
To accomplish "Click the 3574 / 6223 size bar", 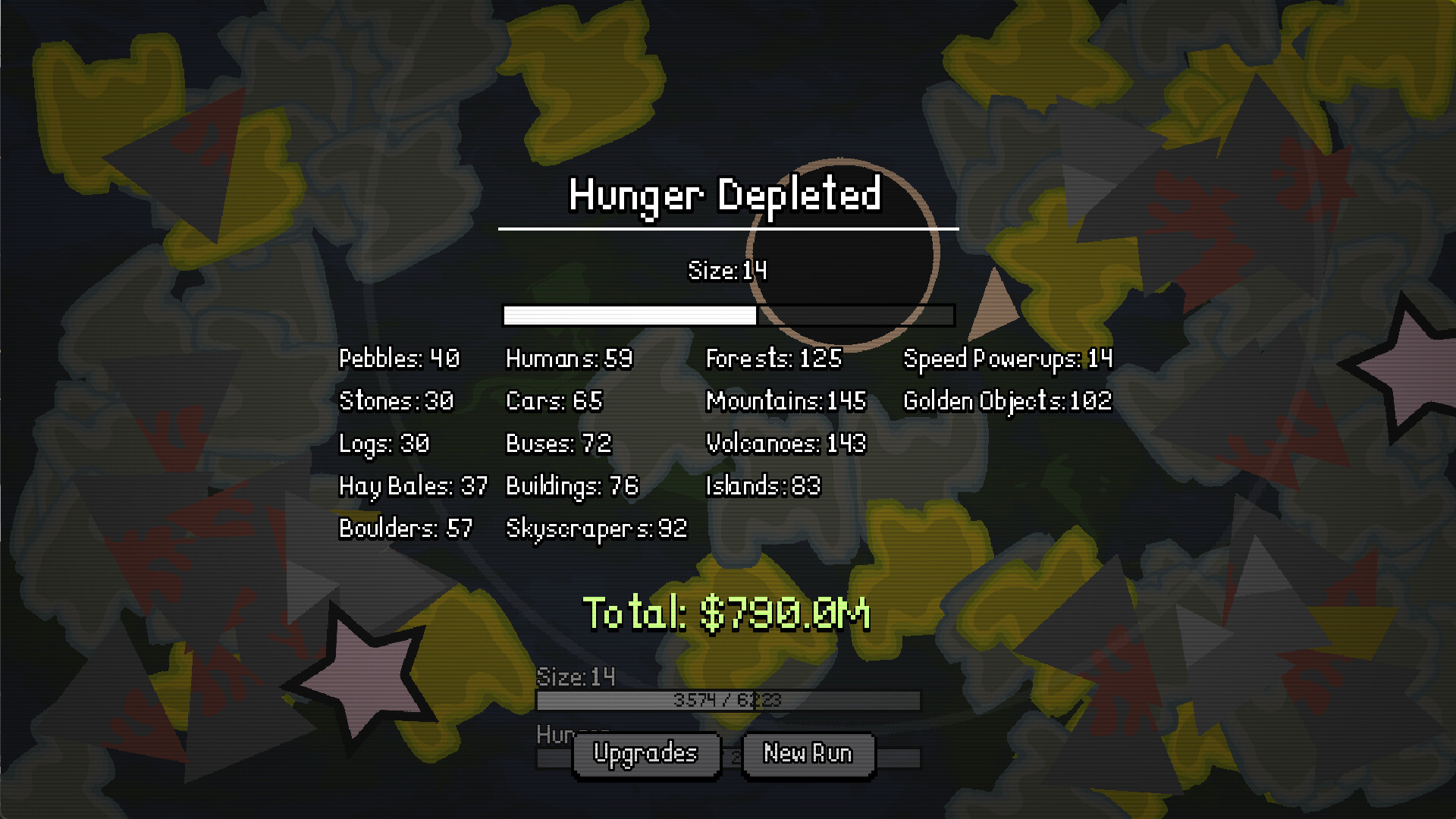I will pyautogui.click(x=726, y=699).
